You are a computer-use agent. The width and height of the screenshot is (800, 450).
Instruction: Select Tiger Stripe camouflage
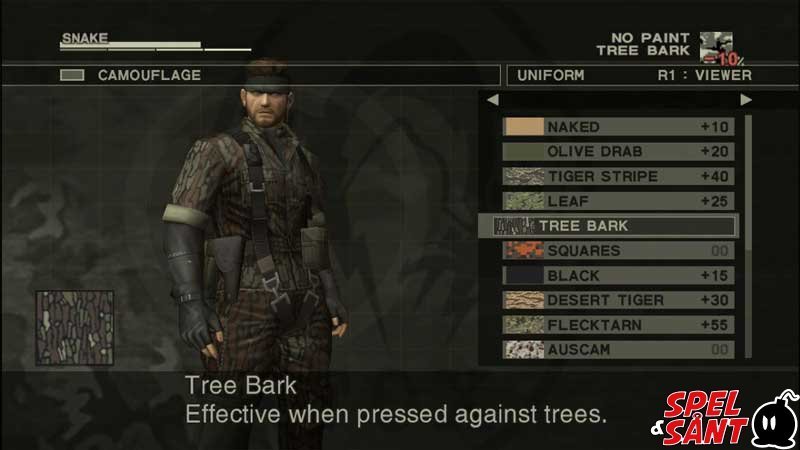[x=618, y=177]
